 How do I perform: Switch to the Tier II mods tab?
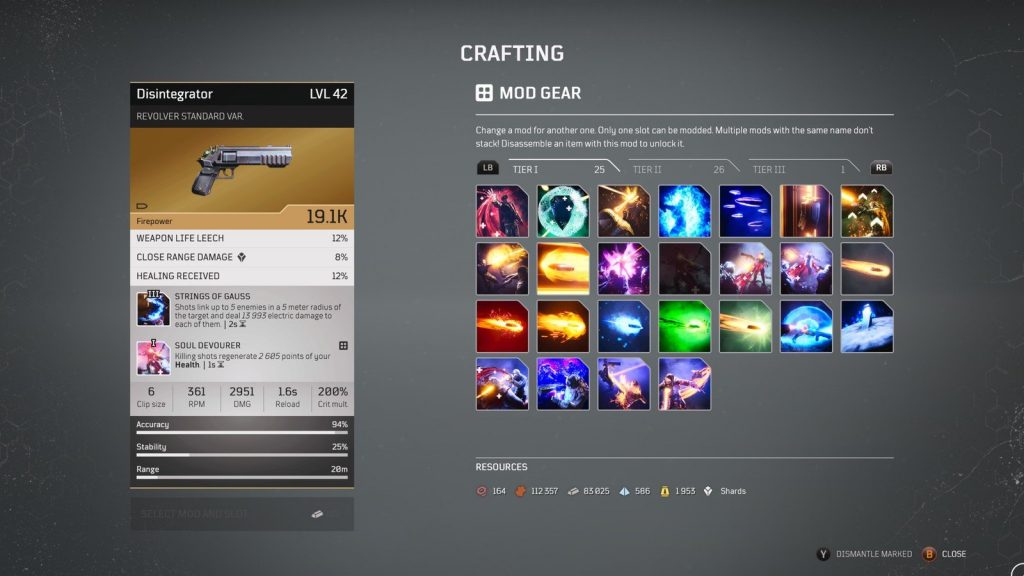coord(647,170)
